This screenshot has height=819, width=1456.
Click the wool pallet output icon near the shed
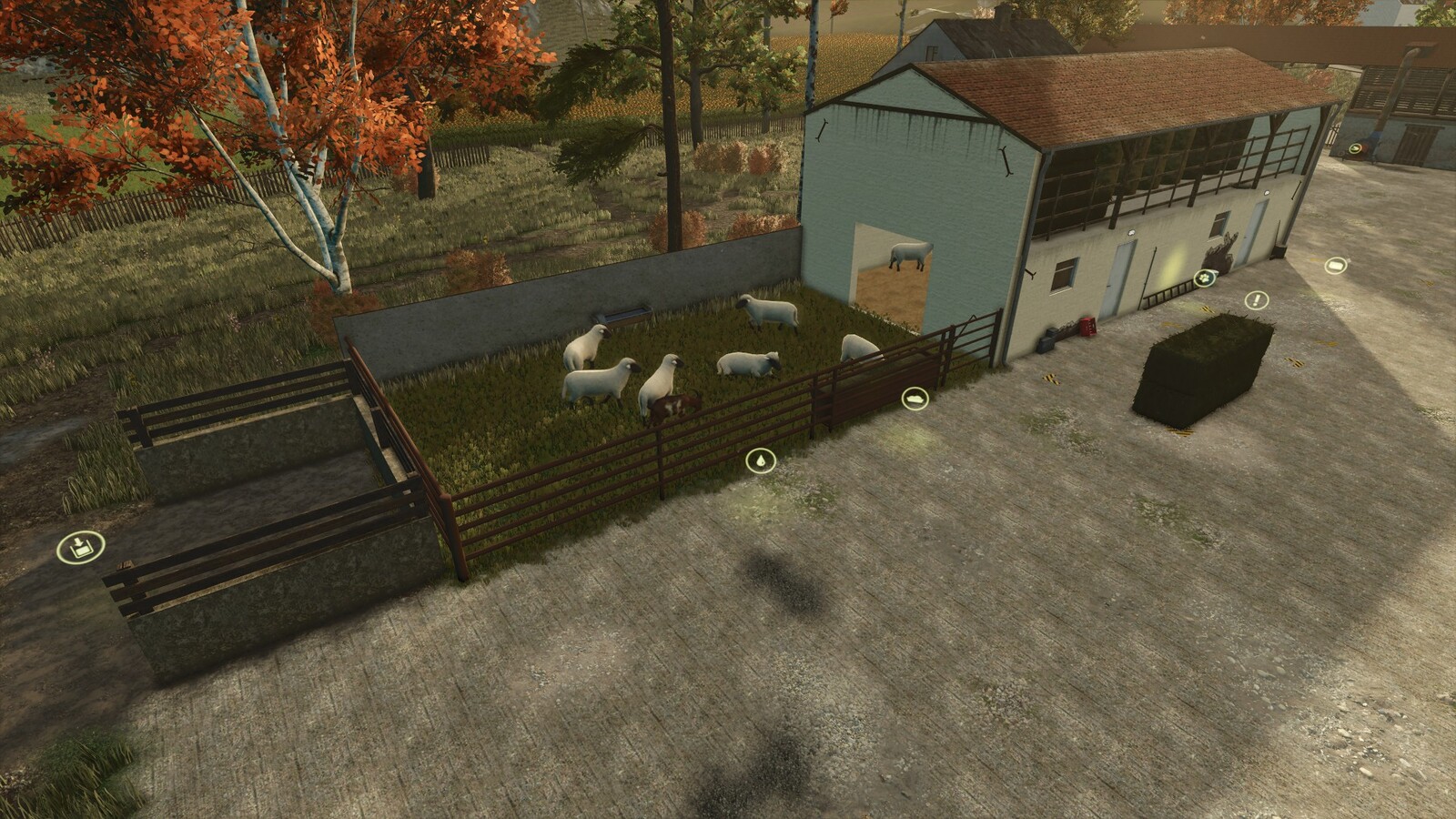coord(1336,265)
